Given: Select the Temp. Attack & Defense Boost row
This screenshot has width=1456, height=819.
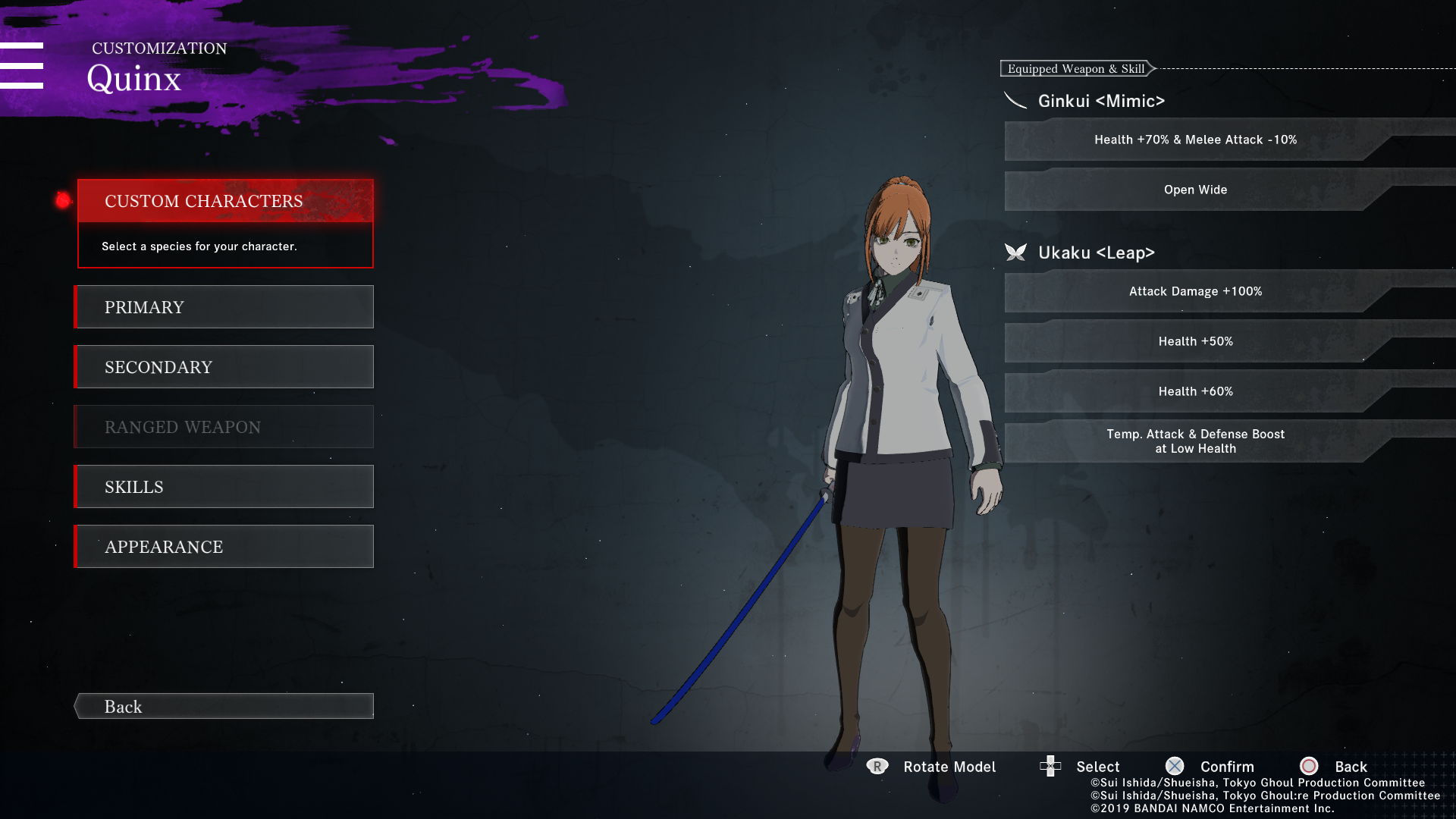Looking at the screenshot, I should [1195, 441].
